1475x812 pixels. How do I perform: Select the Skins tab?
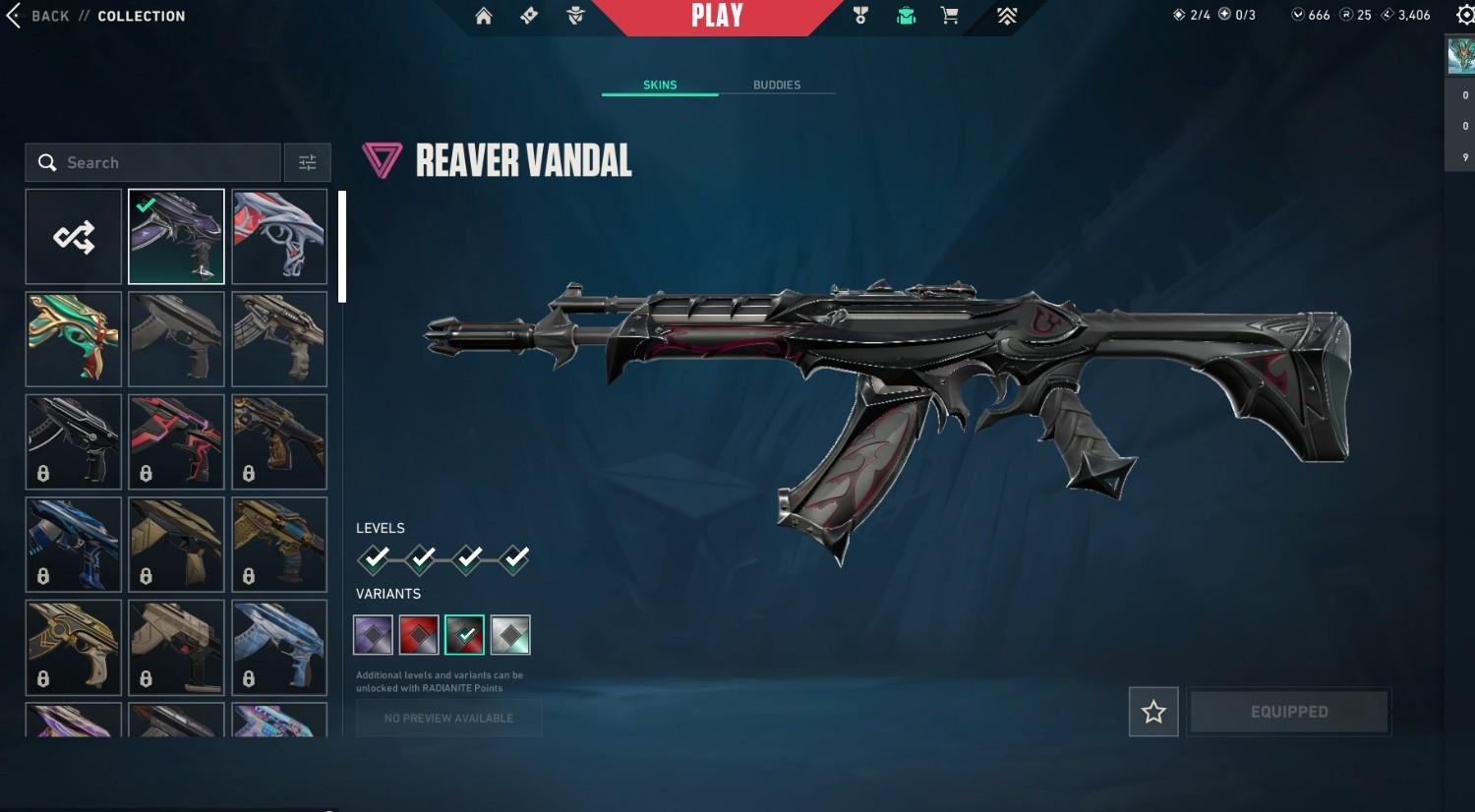tap(660, 85)
